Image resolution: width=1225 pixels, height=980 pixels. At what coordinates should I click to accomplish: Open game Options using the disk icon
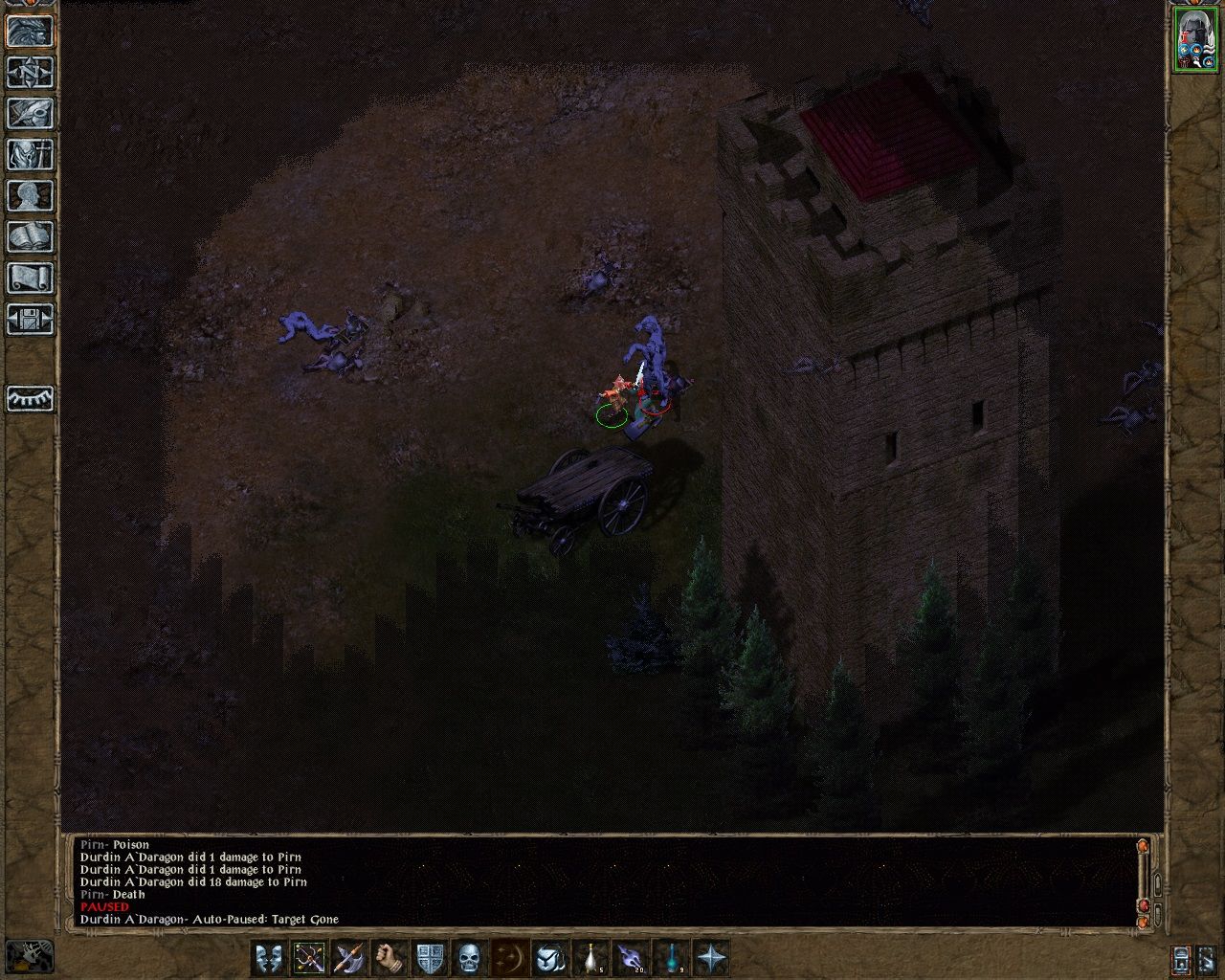(29, 319)
